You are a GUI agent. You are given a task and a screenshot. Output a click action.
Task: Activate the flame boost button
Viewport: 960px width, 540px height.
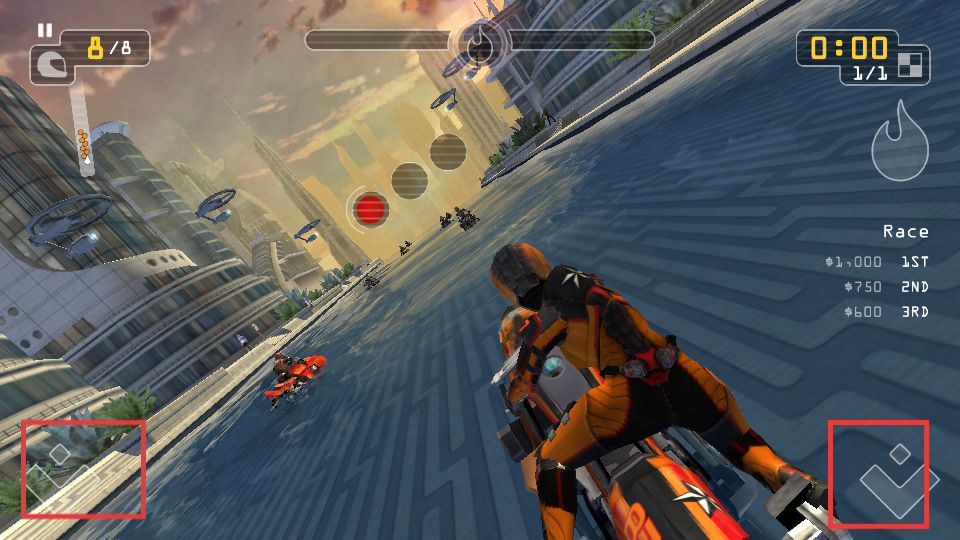pyautogui.click(x=900, y=143)
